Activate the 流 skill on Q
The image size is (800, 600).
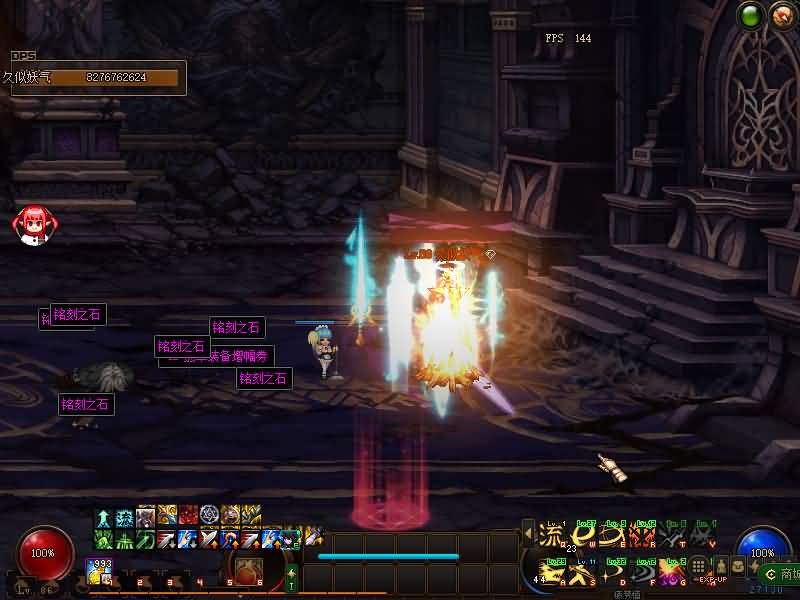pyautogui.click(x=551, y=535)
